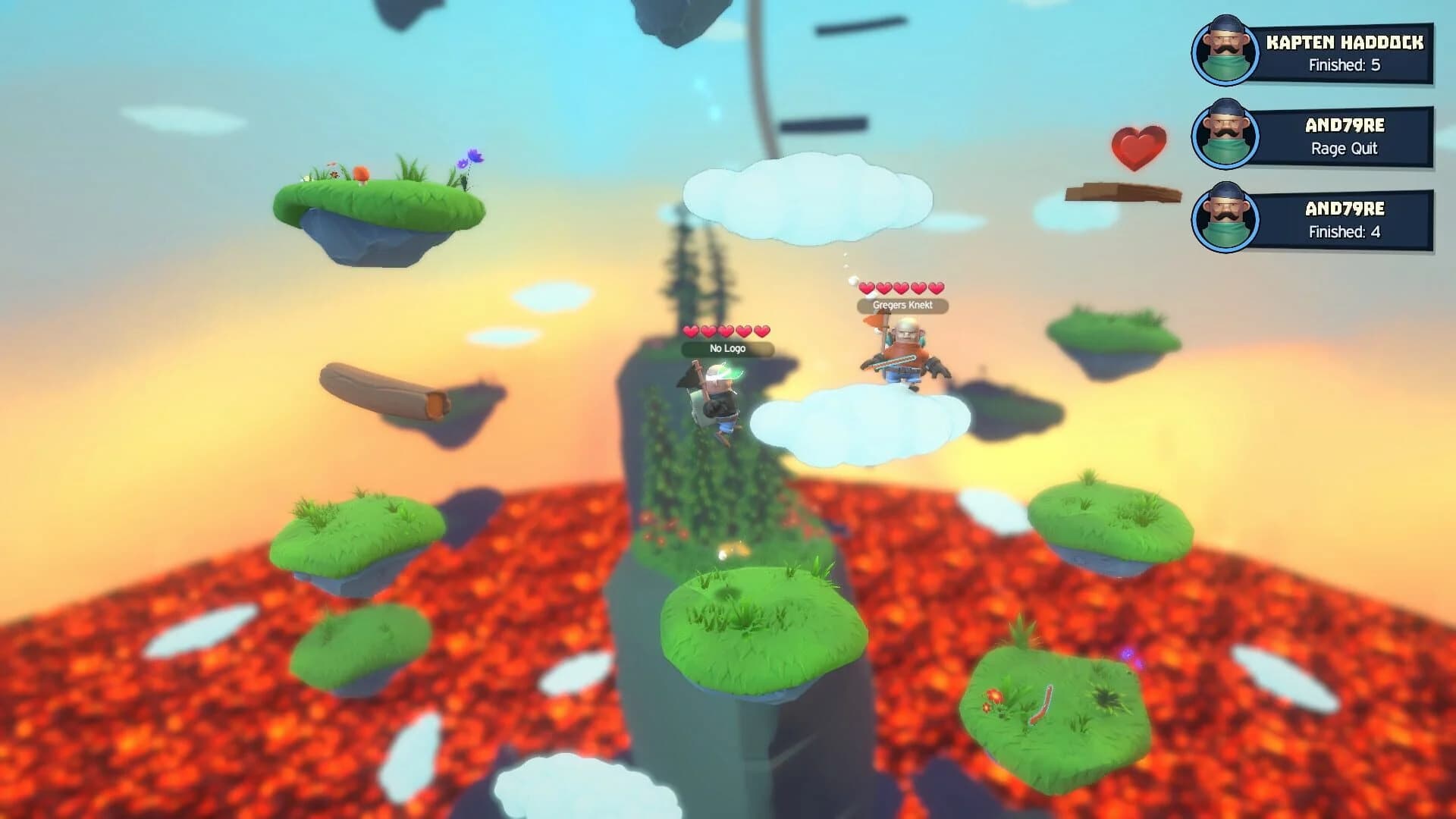Select the Gregers Knekt name tag
This screenshot has height=819, width=1456.
click(x=904, y=305)
